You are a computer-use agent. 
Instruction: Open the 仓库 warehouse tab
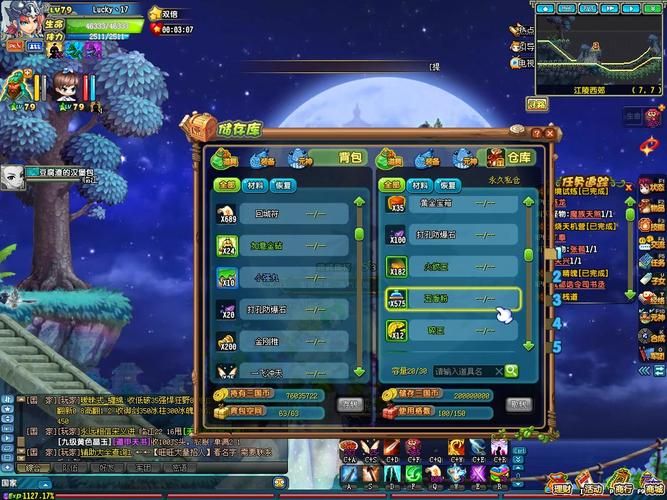pos(510,158)
